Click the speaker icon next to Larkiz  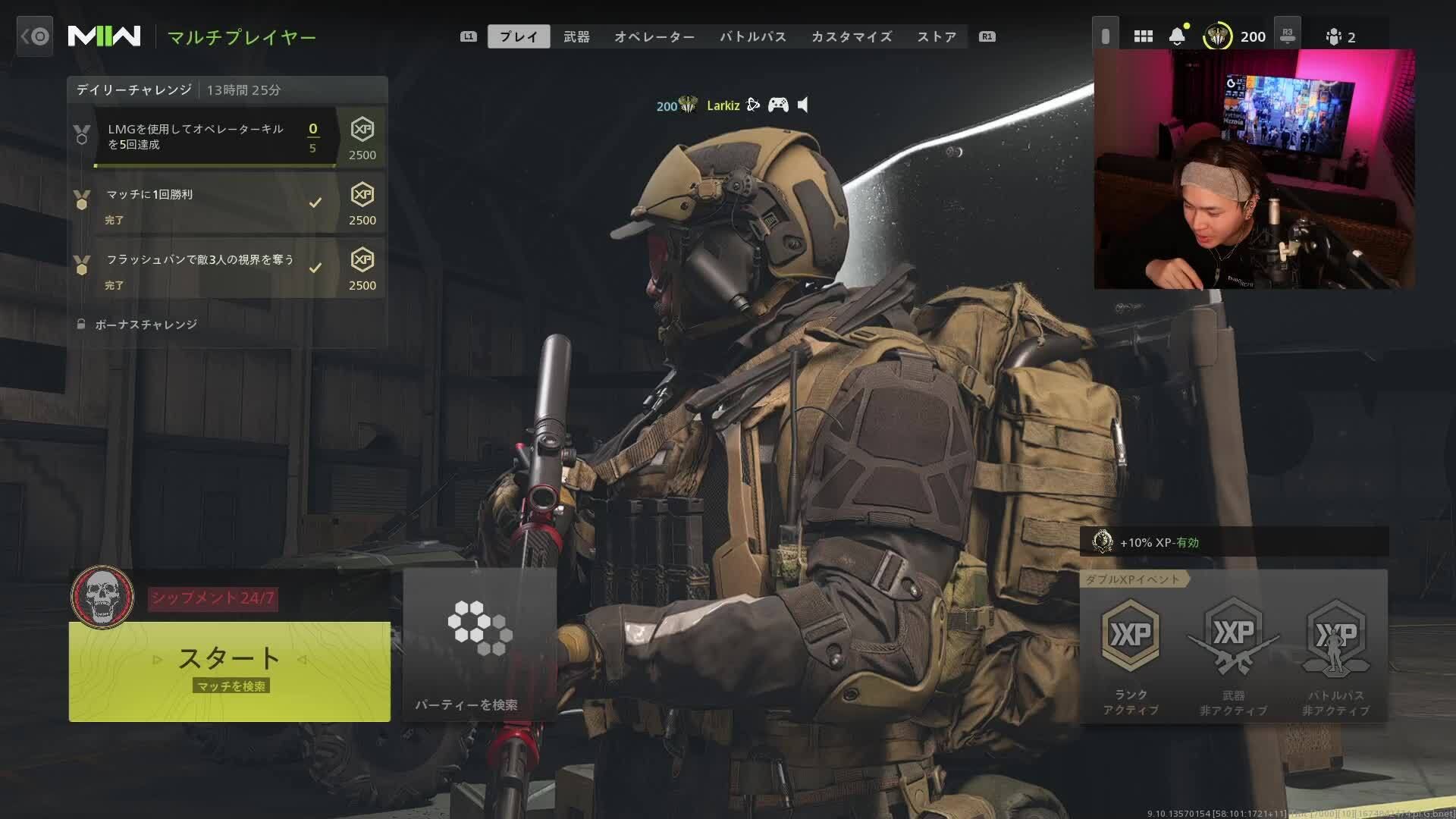point(802,105)
